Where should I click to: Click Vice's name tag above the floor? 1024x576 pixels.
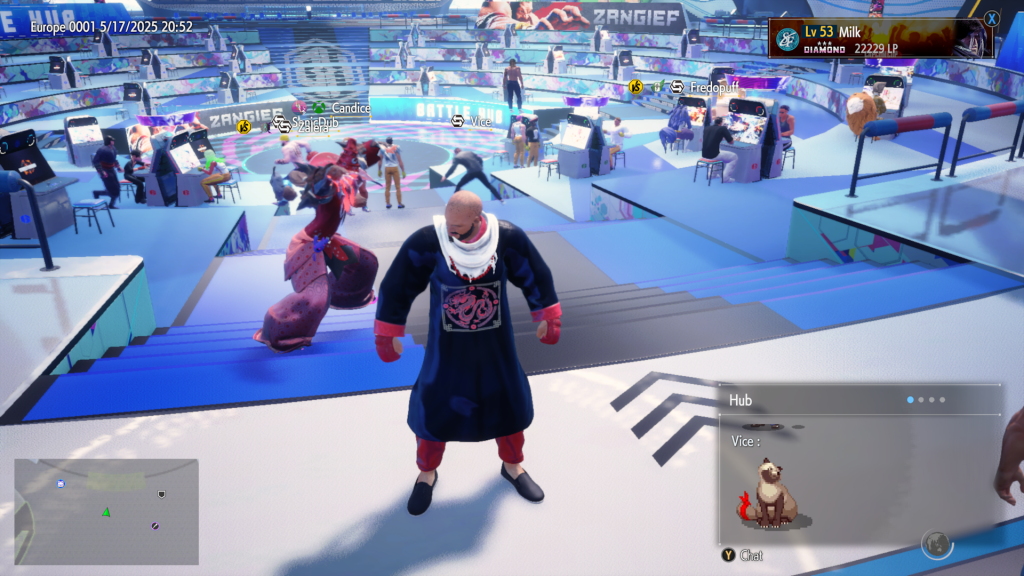(480, 122)
